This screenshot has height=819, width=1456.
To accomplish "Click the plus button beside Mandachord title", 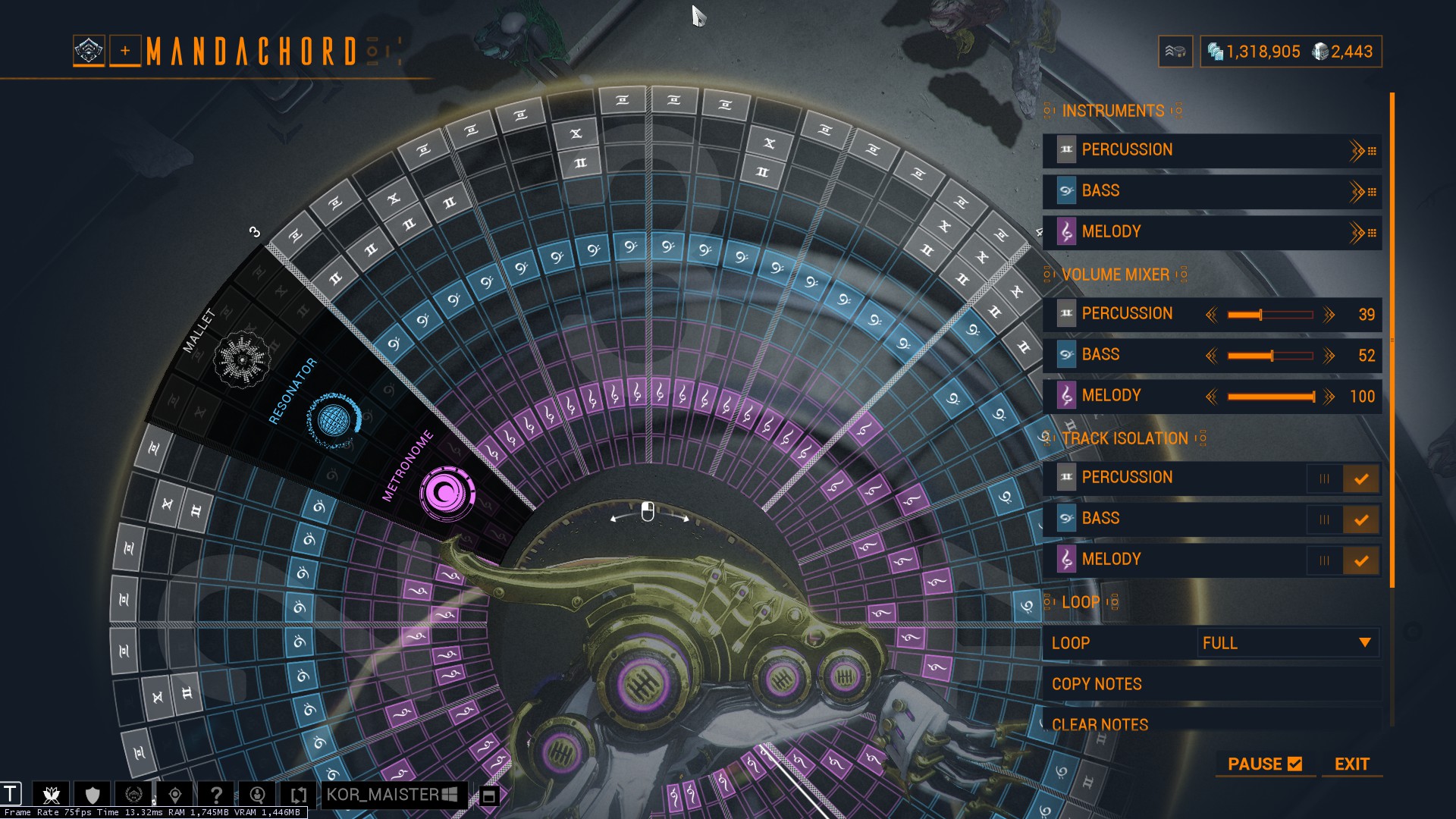I will click(x=125, y=51).
